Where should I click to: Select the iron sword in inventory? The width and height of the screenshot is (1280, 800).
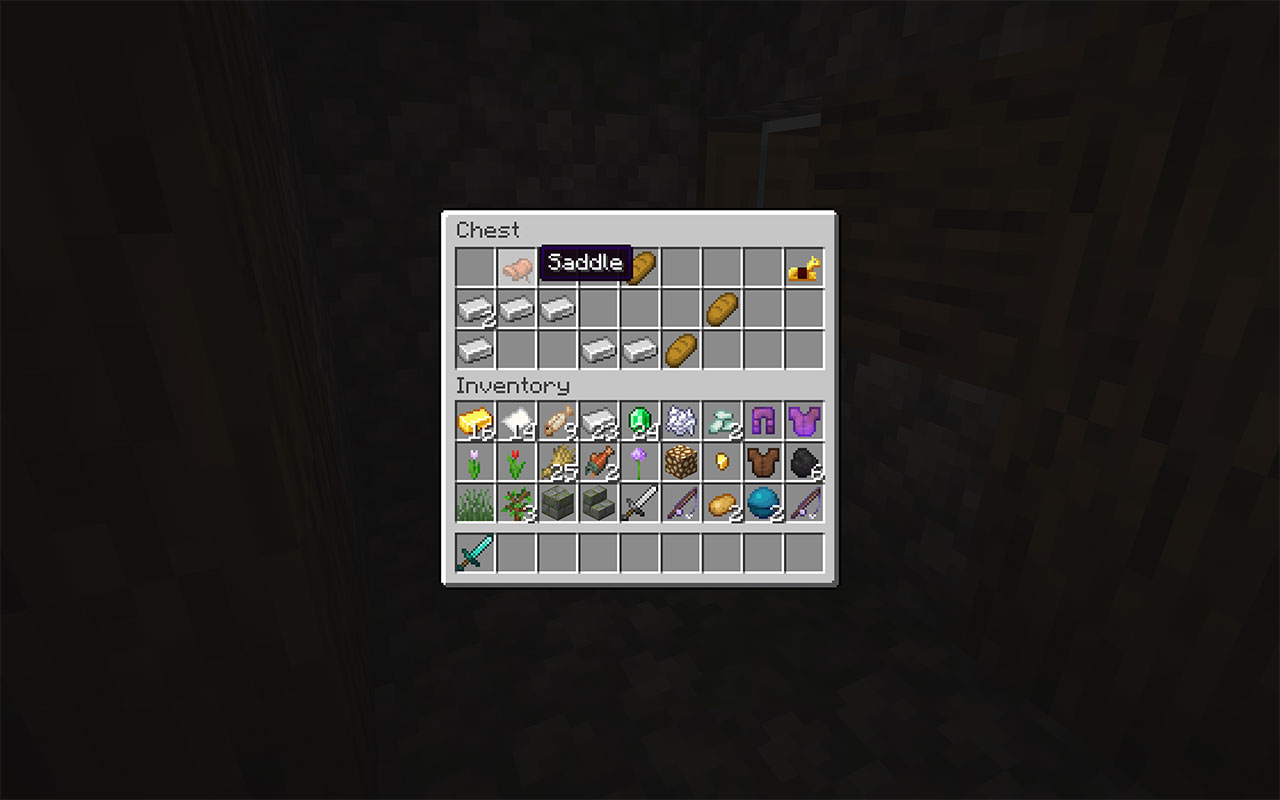coord(639,503)
